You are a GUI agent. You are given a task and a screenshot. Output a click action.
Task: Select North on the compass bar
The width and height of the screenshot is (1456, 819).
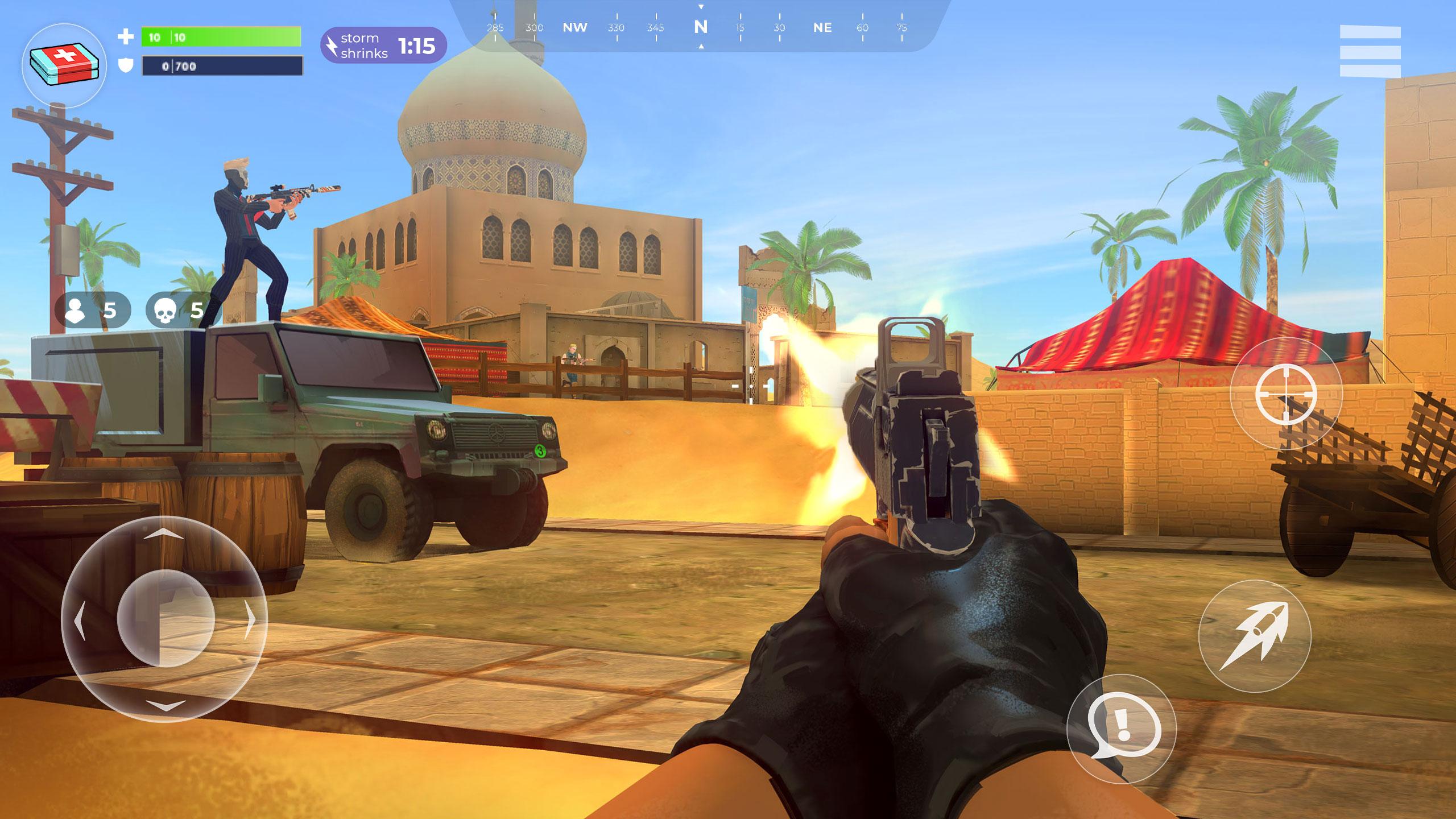tap(700, 27)
